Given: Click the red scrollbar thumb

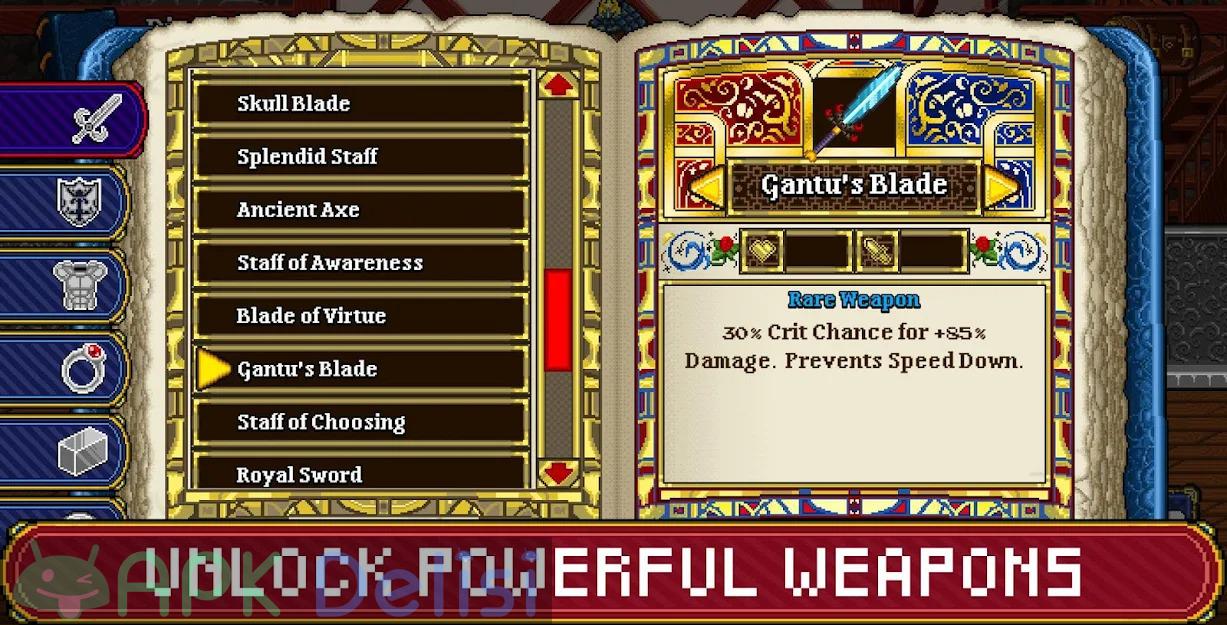Looking at the screenshot, I should 558,319.
